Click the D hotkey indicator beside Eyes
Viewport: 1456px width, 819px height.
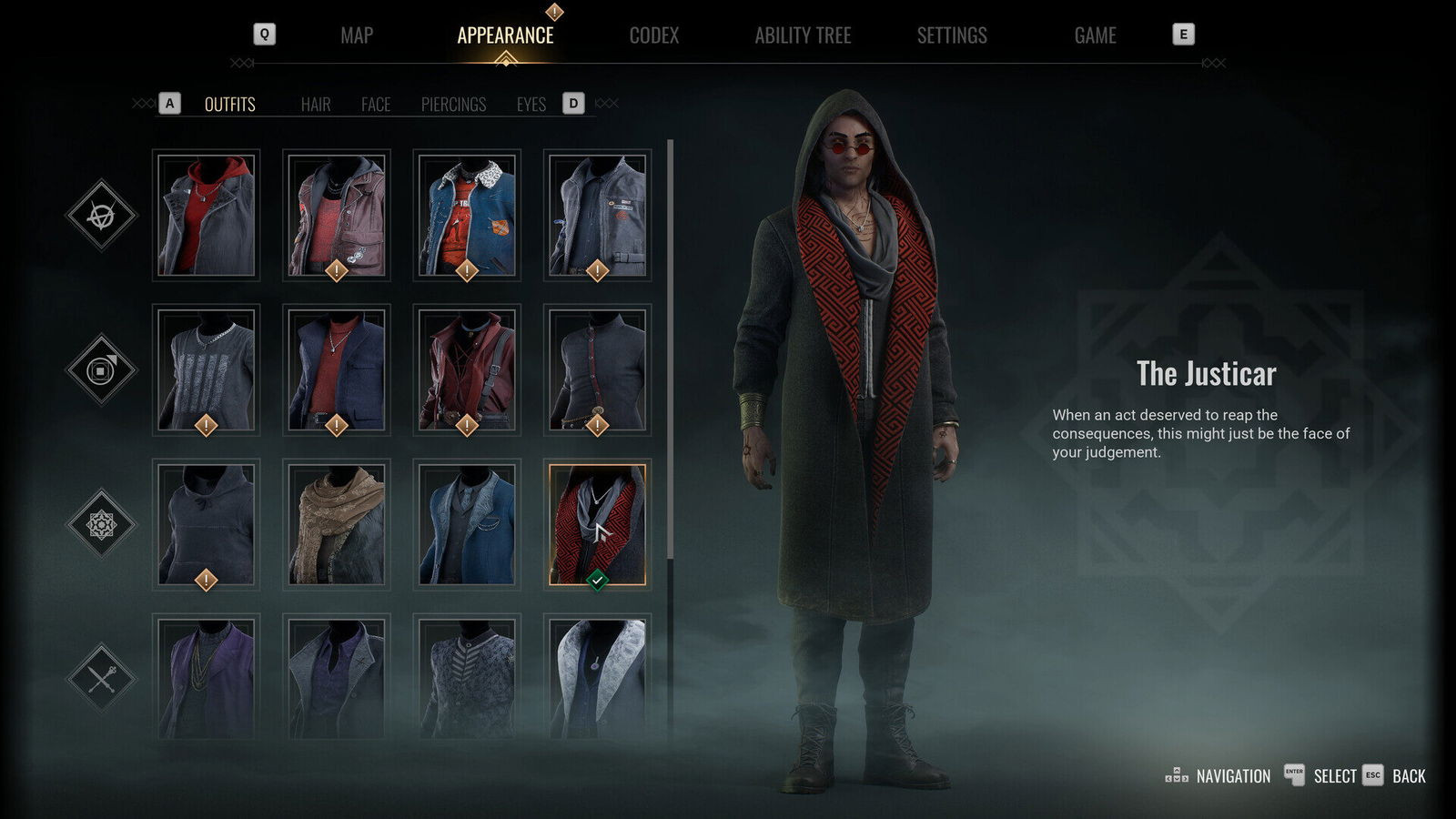(x=573, y=104)
